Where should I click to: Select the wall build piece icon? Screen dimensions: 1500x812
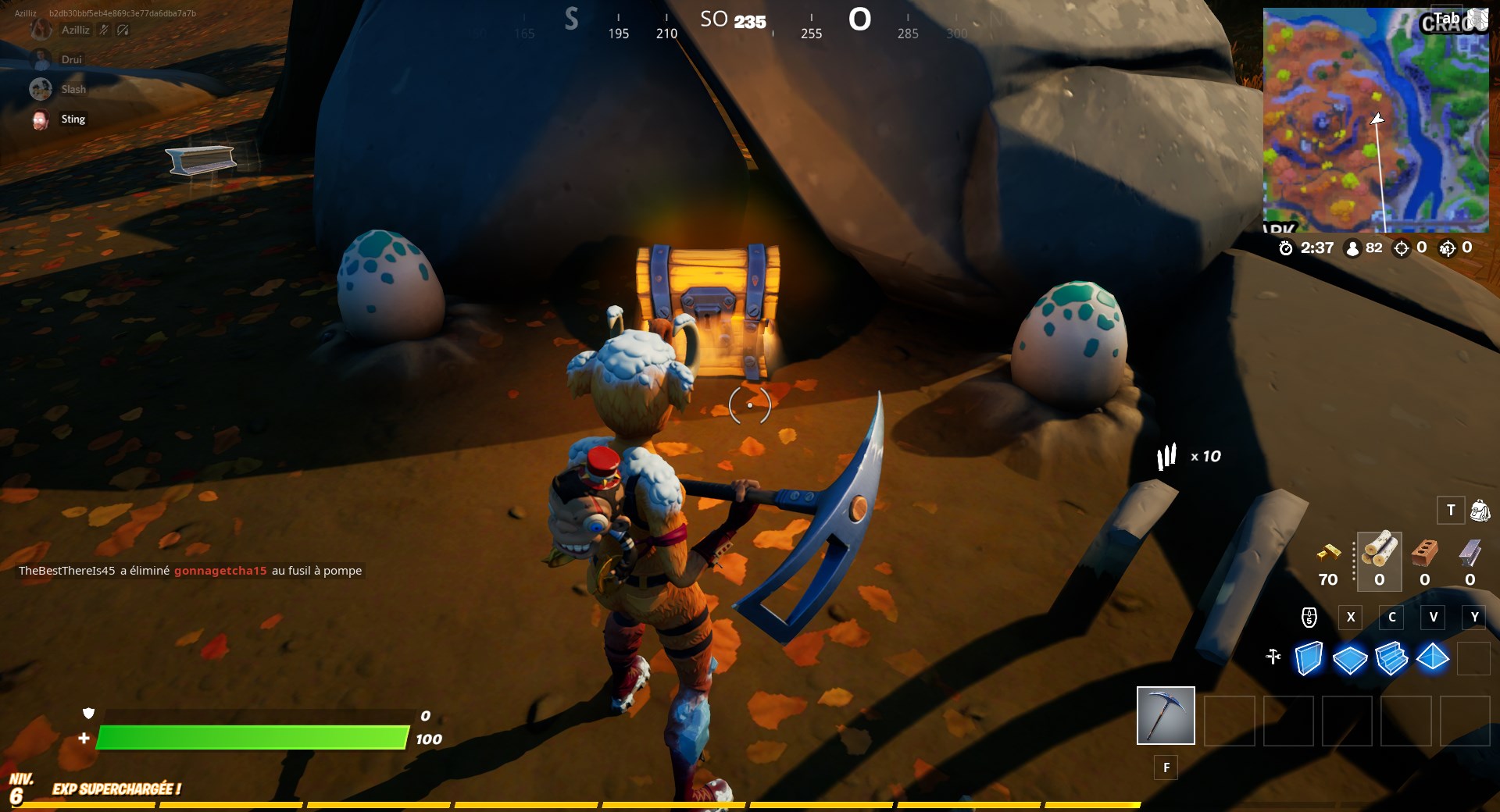[x=1307, y=658]
